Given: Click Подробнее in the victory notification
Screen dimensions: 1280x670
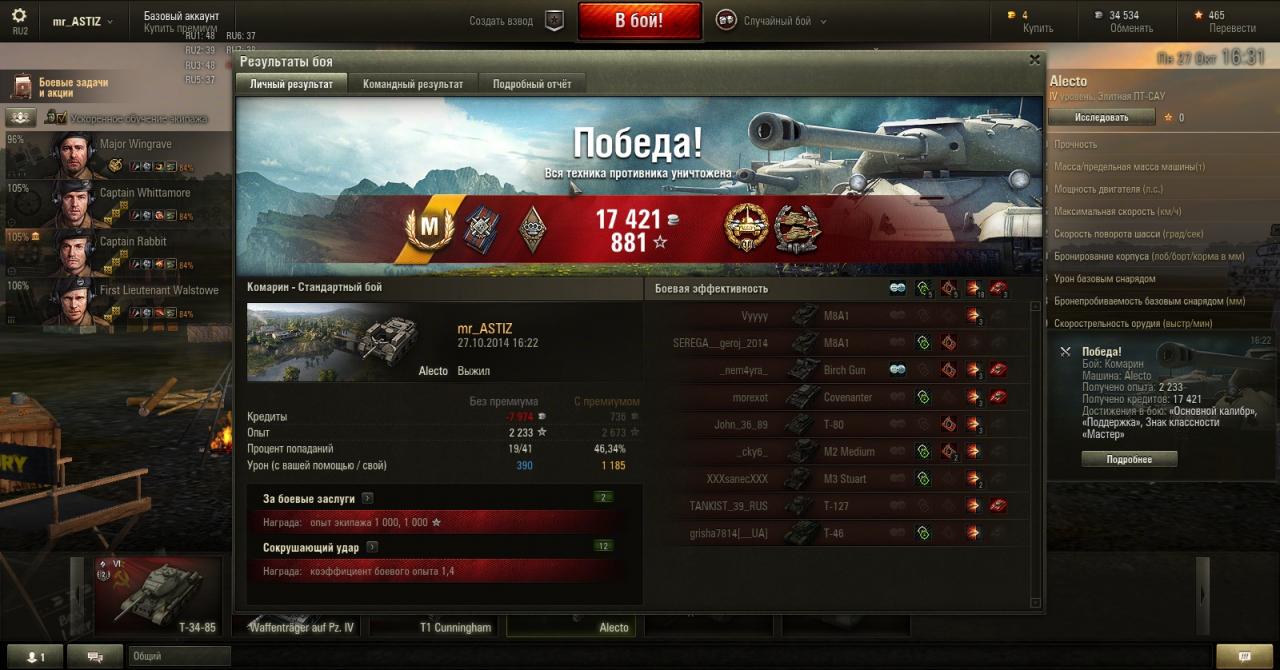Looking at the screenshot, I should tap(1129, 459).
